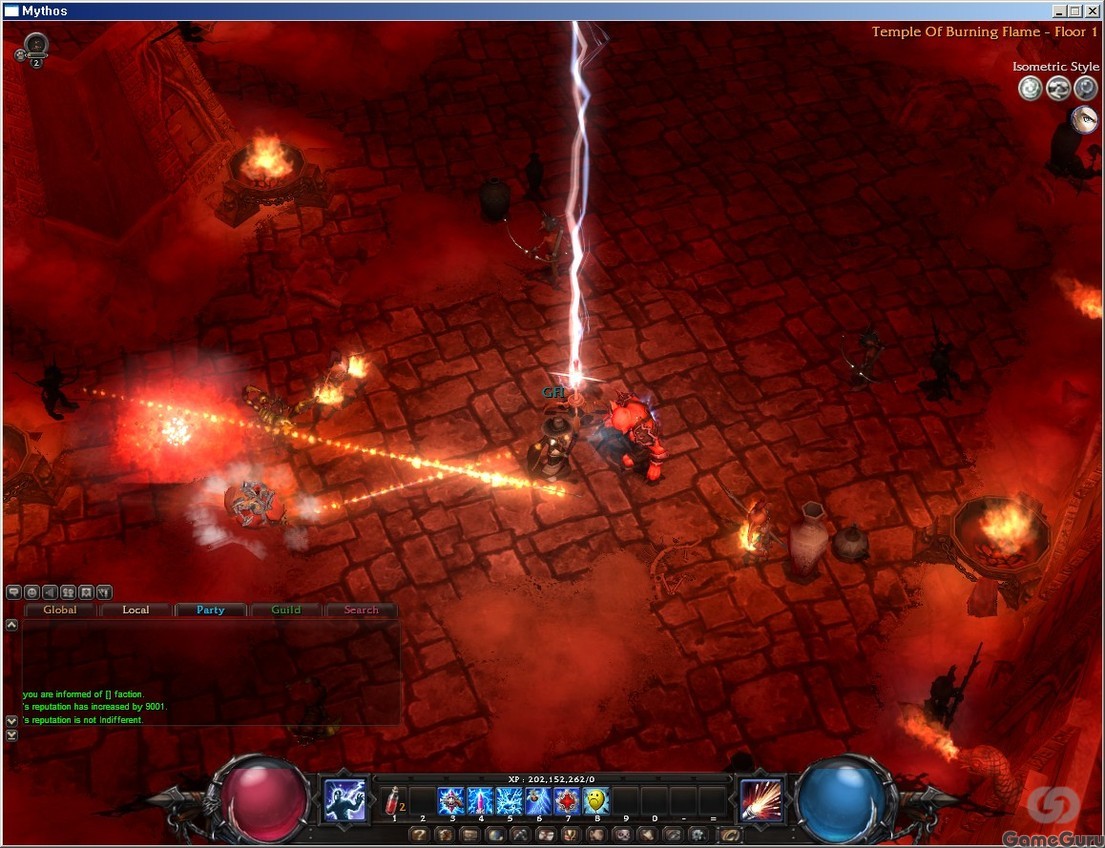Open the Search chat tab
Viewport: 1105px width, 848px height.
pyautogui.click(x=361, y=610)
